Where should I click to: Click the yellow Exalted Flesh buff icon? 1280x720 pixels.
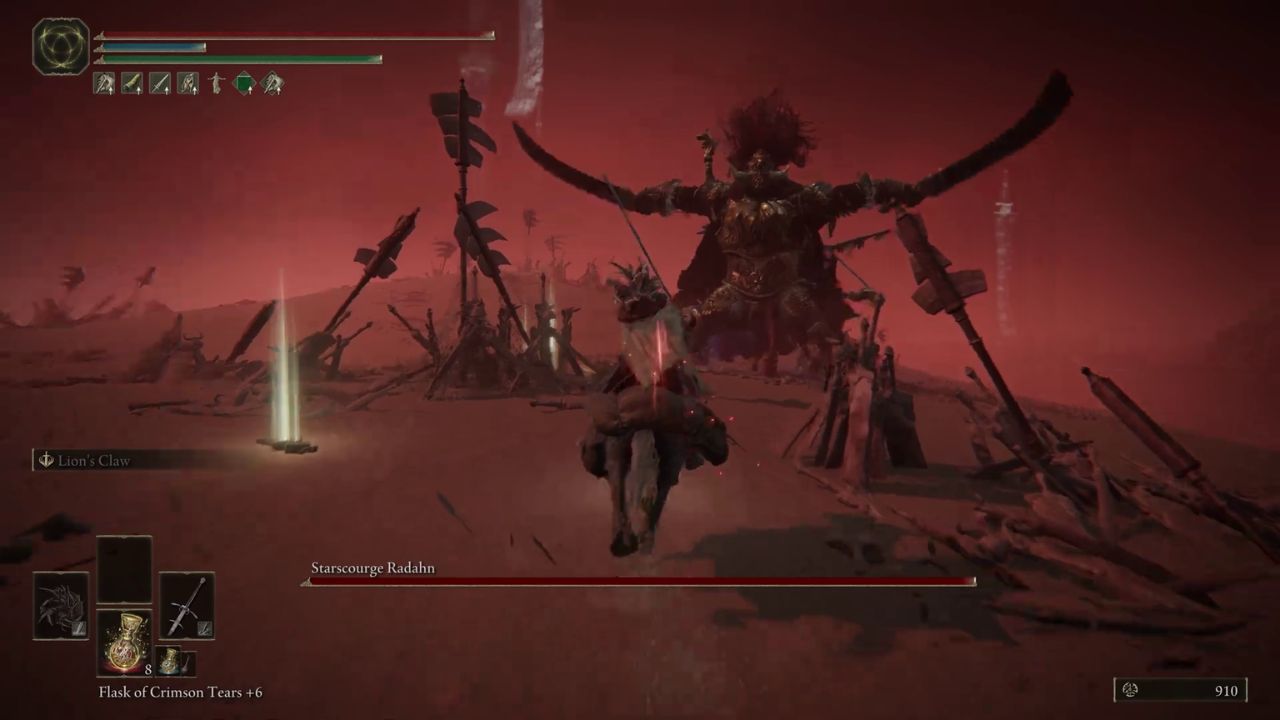(130, 84)
